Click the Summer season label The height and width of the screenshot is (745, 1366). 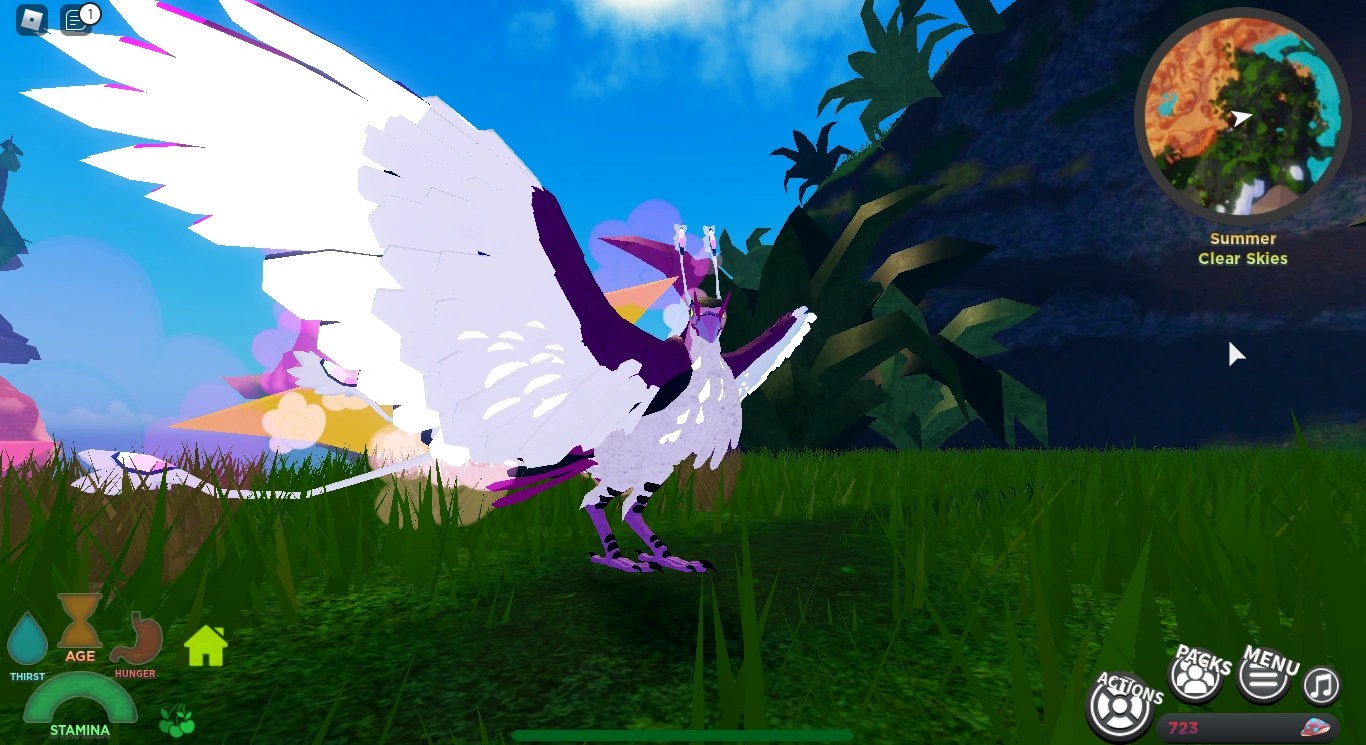[1242, 238]
